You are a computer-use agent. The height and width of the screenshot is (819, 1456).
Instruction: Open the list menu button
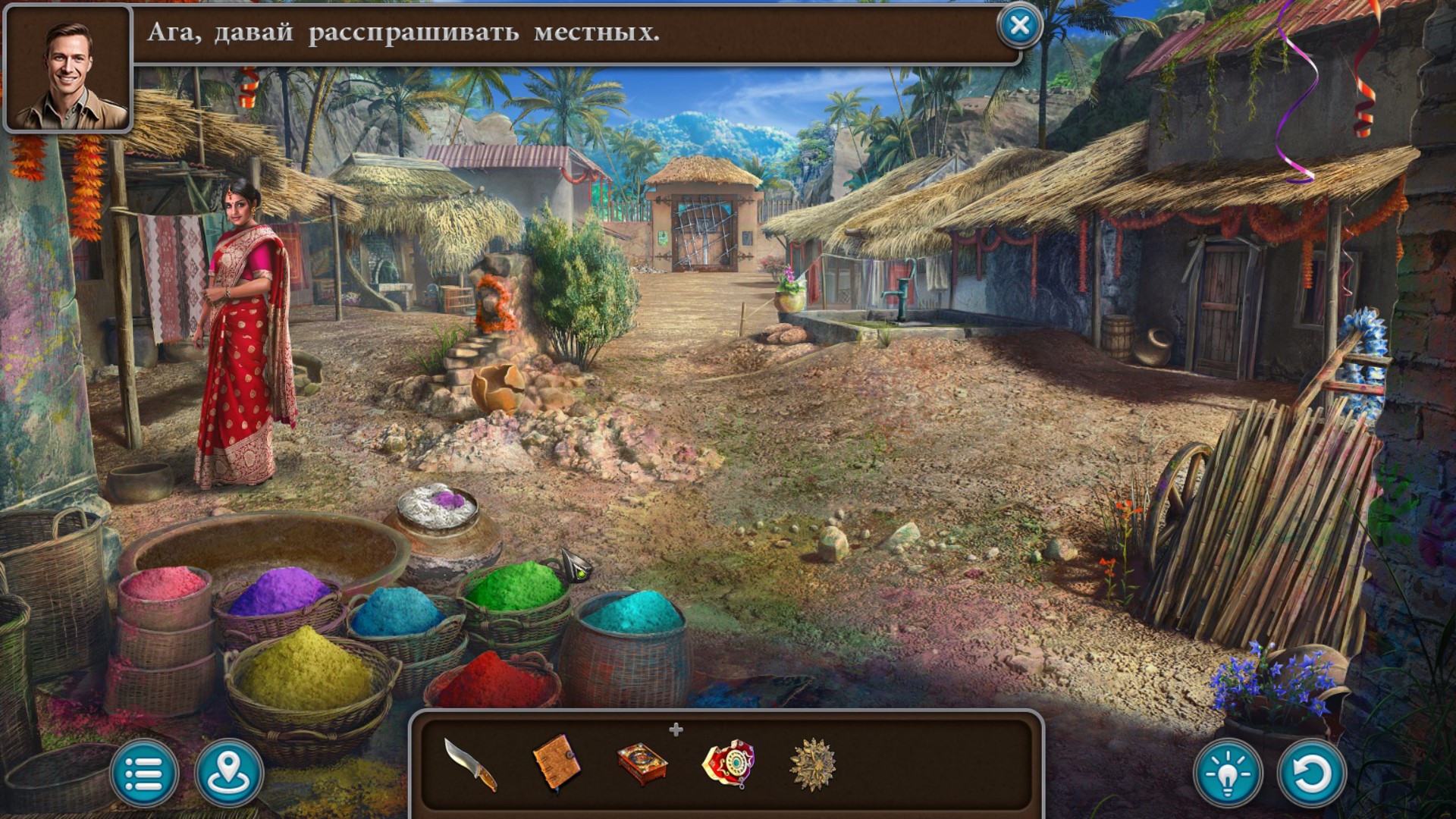144,773
